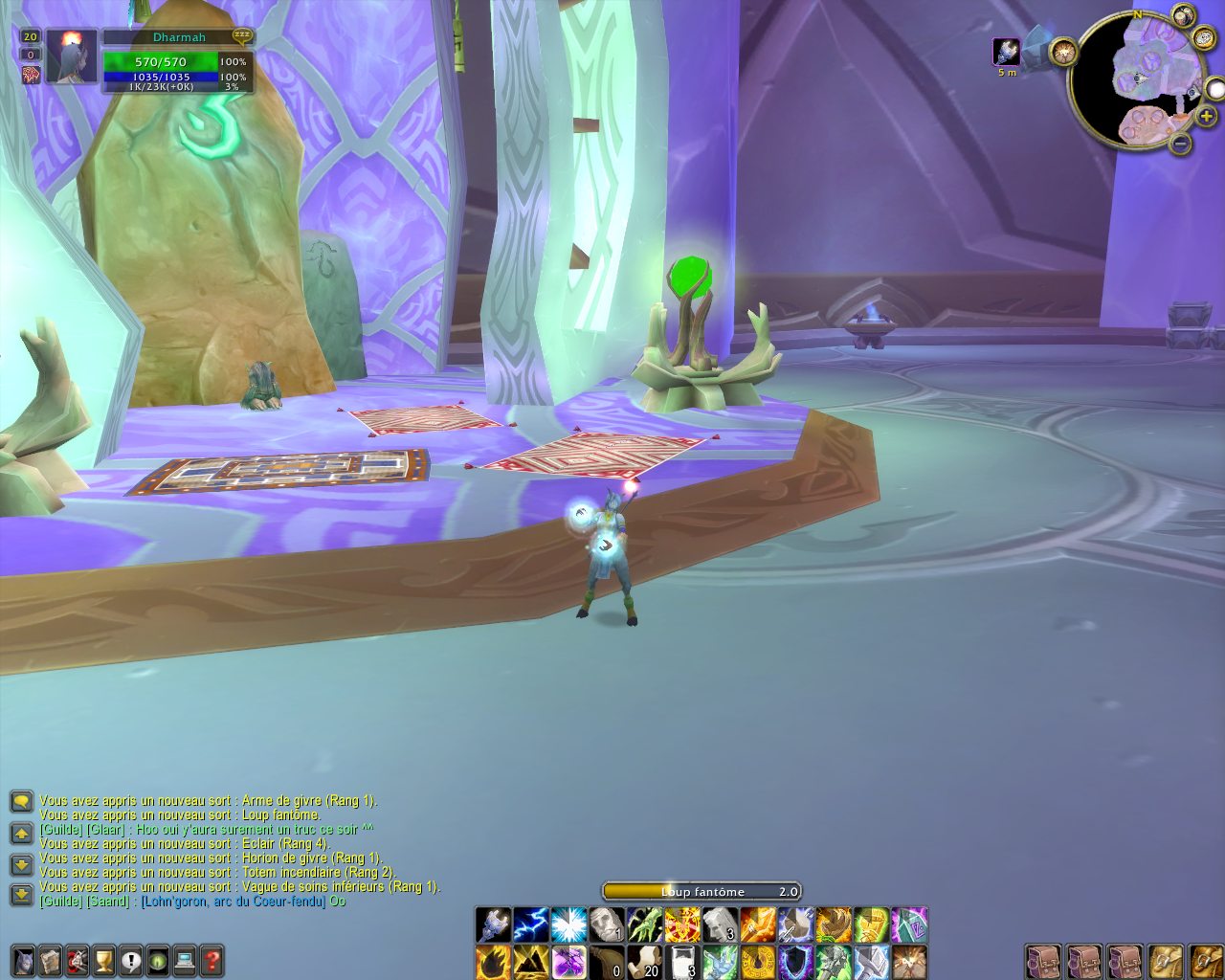Open the gold chalice achievements button
The height and width of the screenshot is (980, 1225).
click(x=104, y=960)
